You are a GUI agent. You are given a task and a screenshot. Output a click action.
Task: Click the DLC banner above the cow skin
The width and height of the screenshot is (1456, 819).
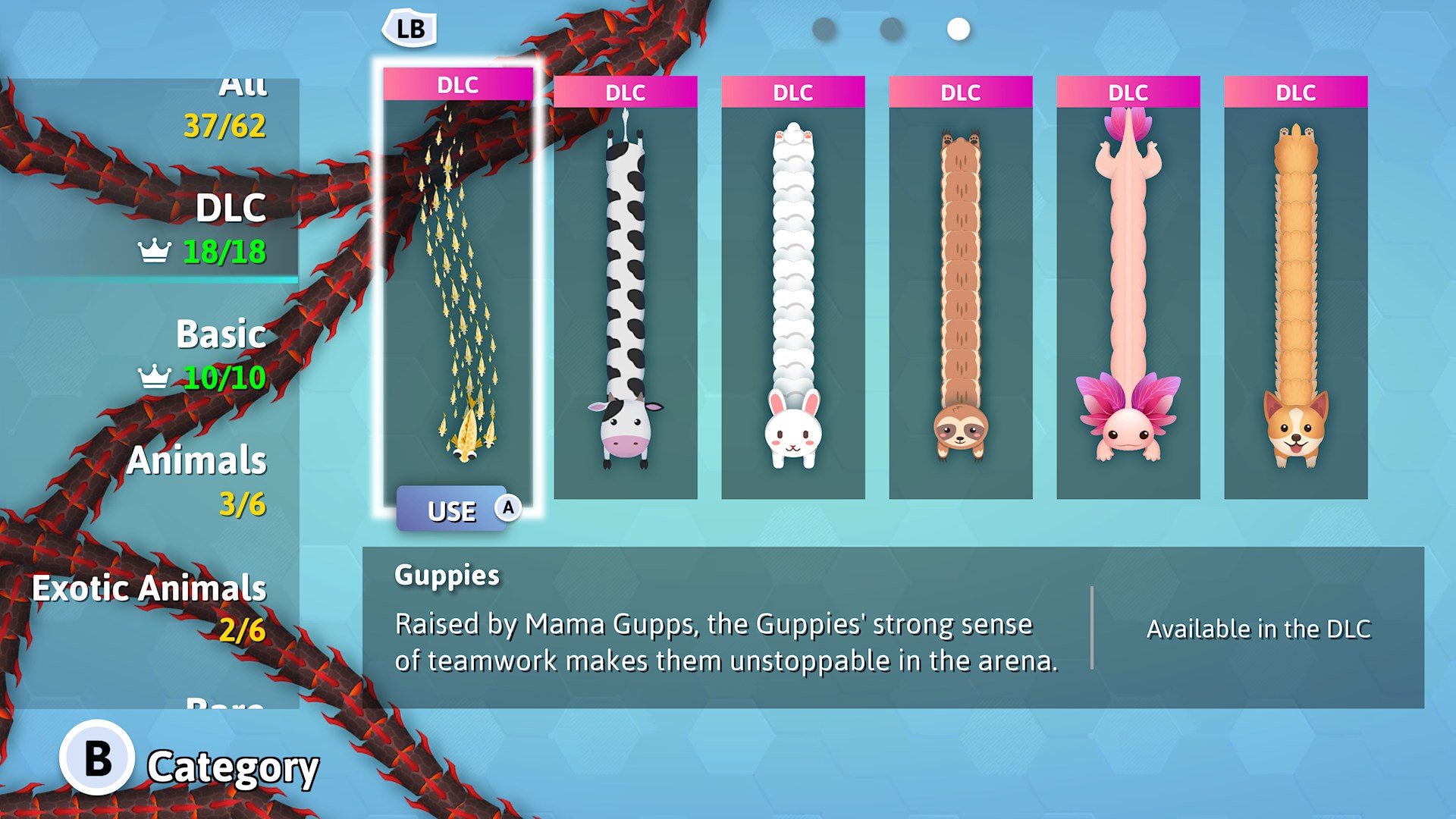[626, 93]
